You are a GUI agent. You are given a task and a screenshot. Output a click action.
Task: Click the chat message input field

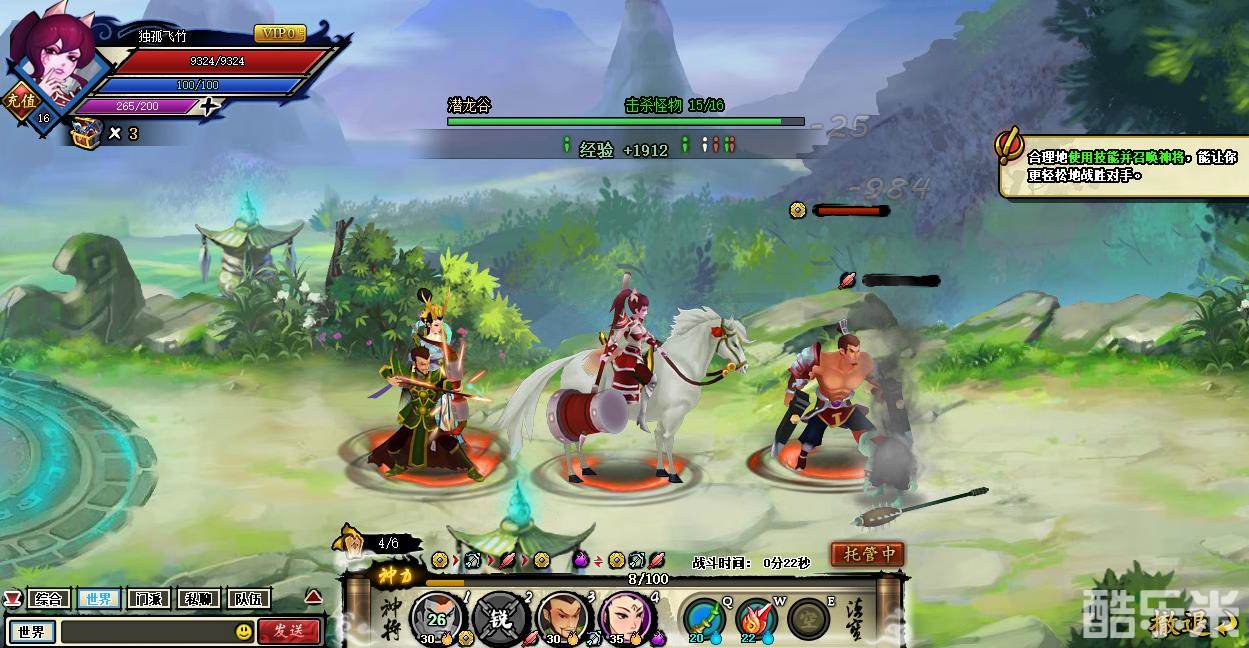click(x=146, y=632)
